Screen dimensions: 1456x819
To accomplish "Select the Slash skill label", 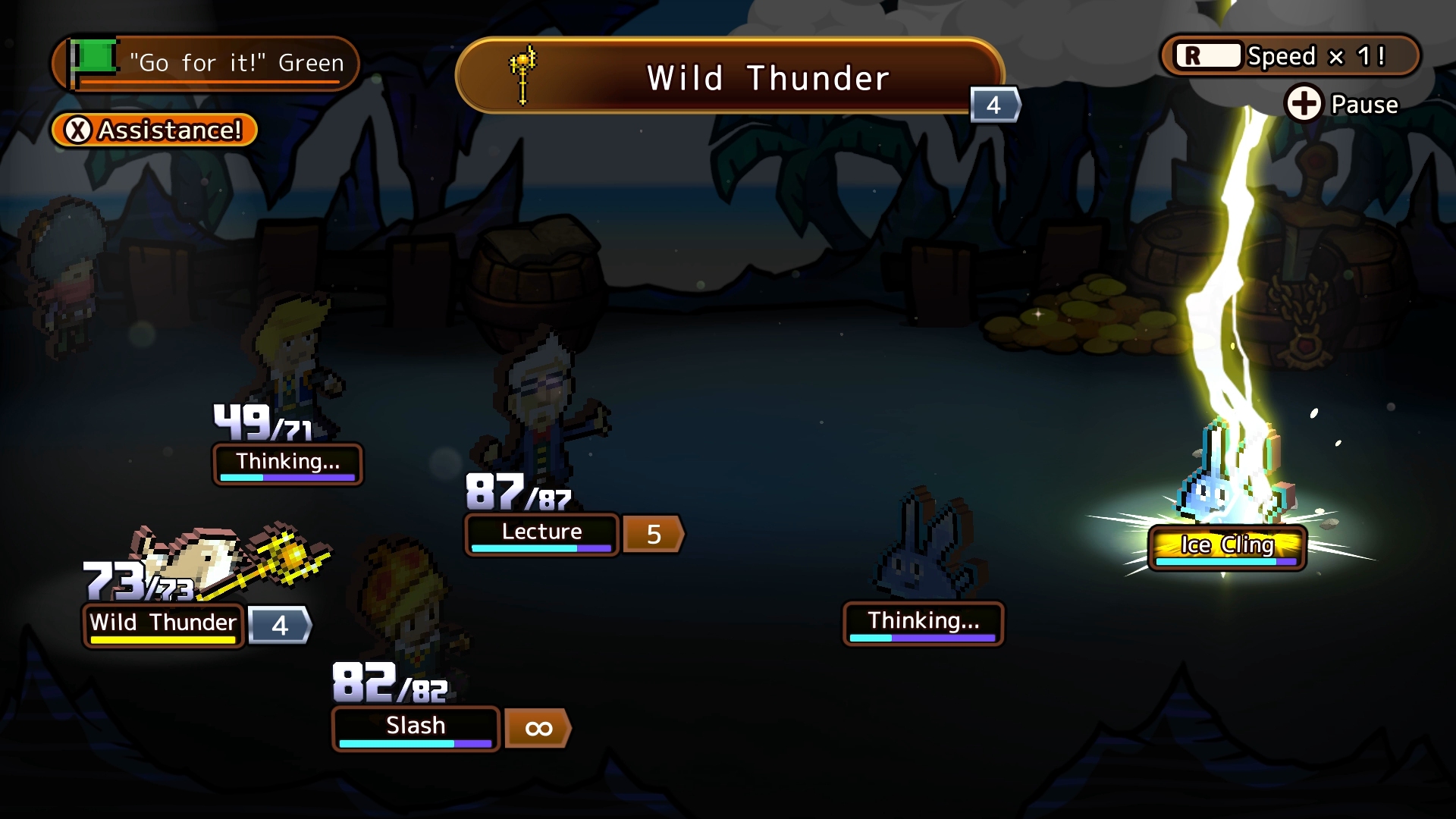I will coord(416,727).
